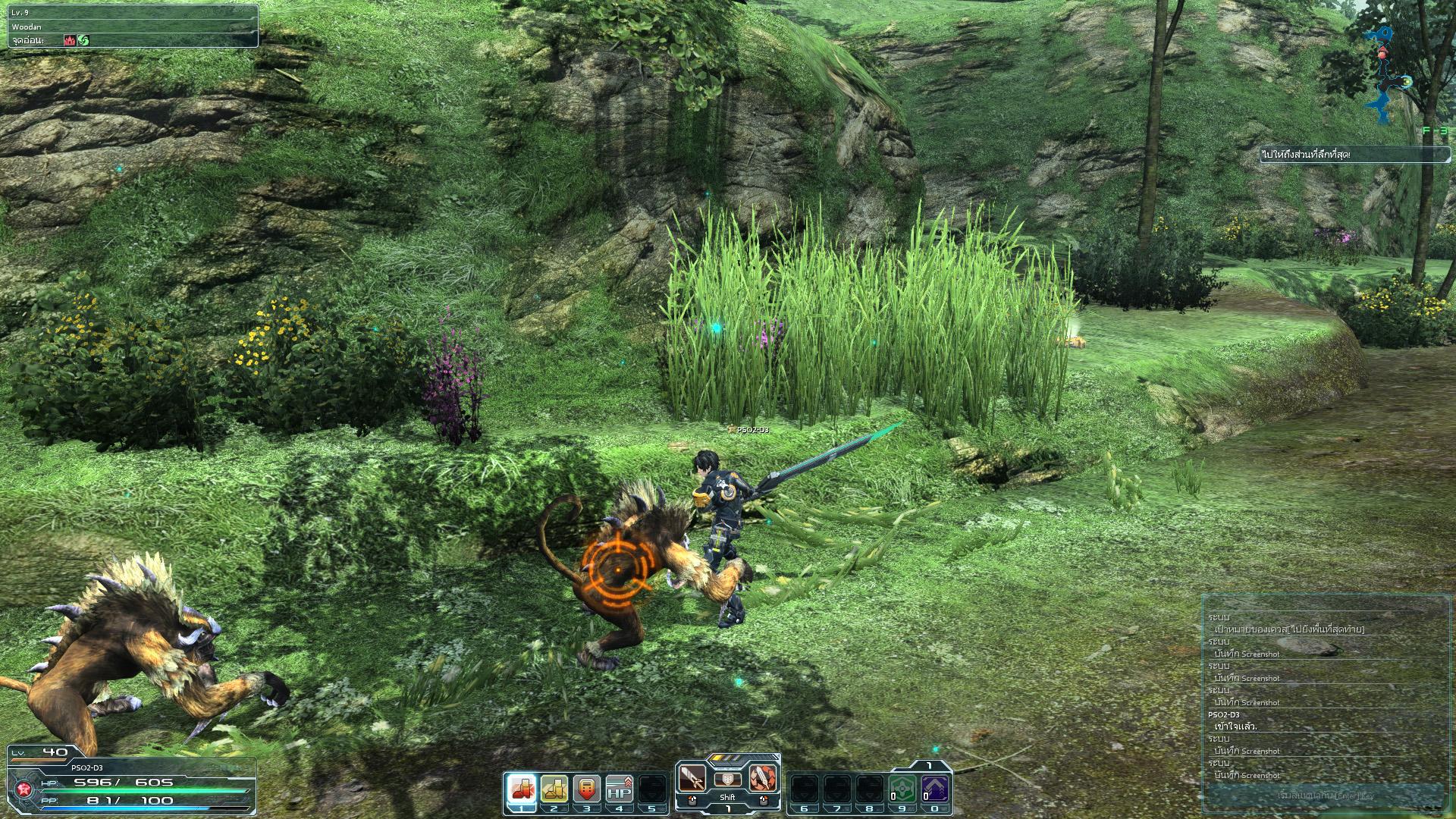The height and width of the screenshot is (819, 1456).
Task: Activate the orange spinning blade photon art
Action: 762,777
